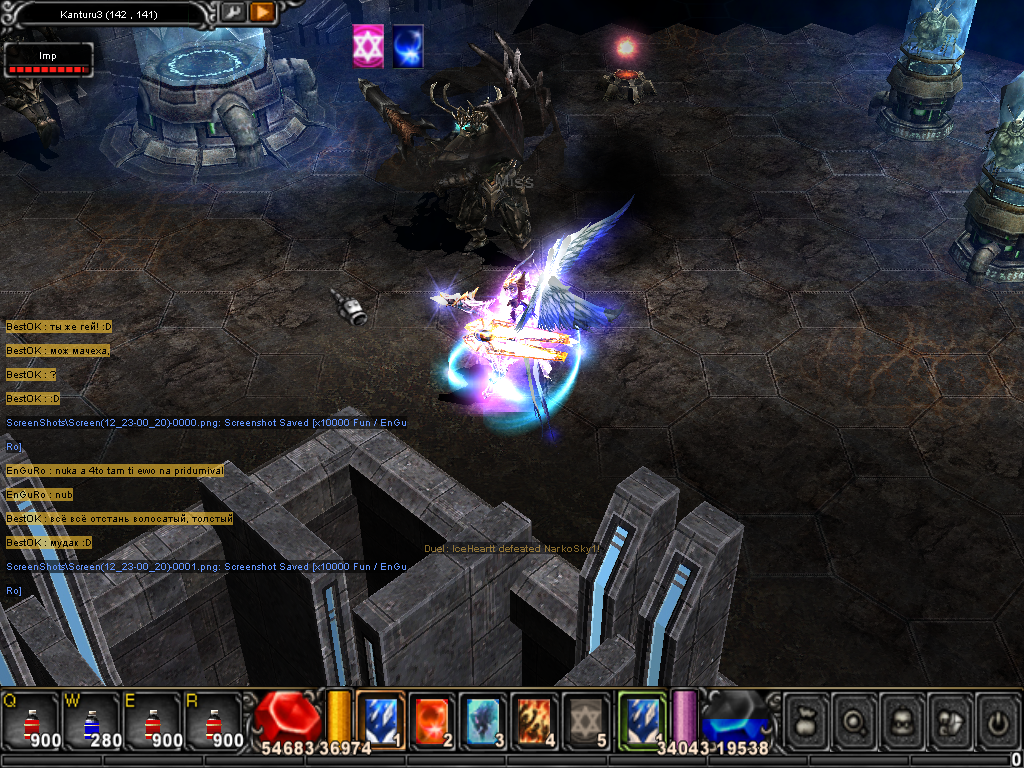Click the orange play arrow button
The width and height of the screenshot is (1024, 768).
pos(262,13)
